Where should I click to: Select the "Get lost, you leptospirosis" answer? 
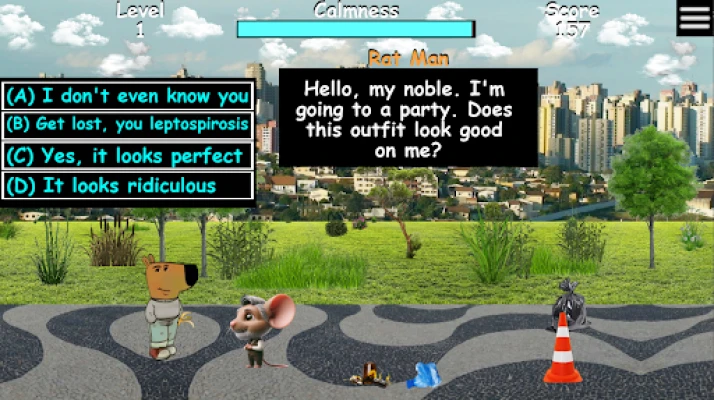[x=127, y=125]
